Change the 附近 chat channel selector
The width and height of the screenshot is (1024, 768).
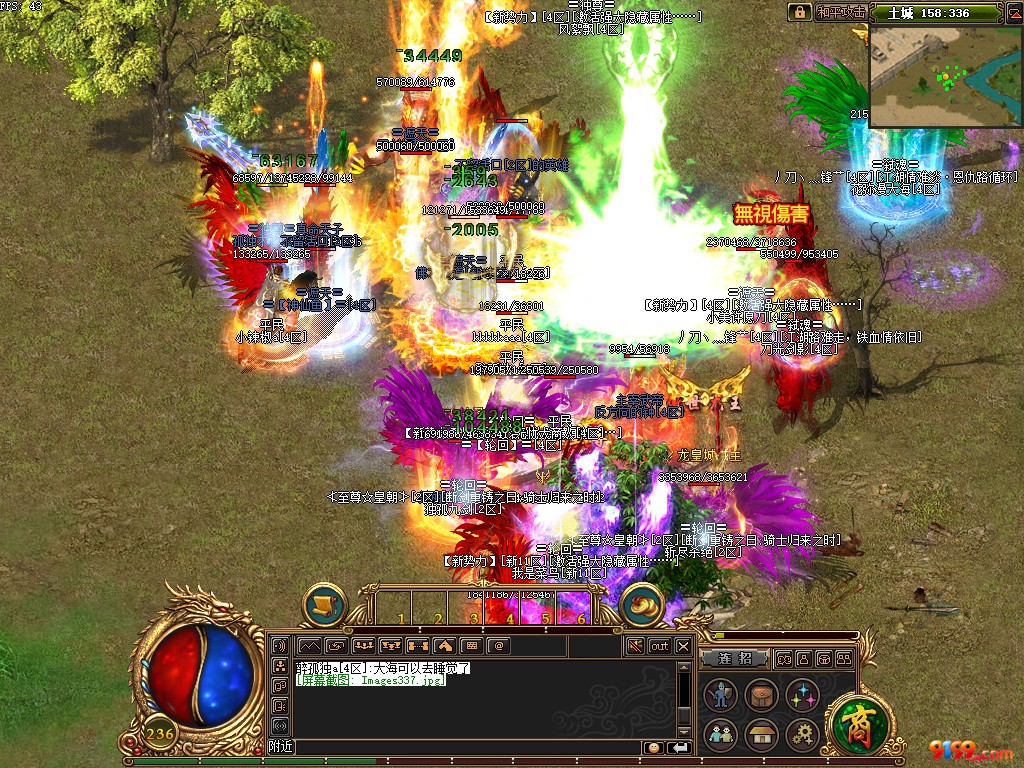(281, 747)
